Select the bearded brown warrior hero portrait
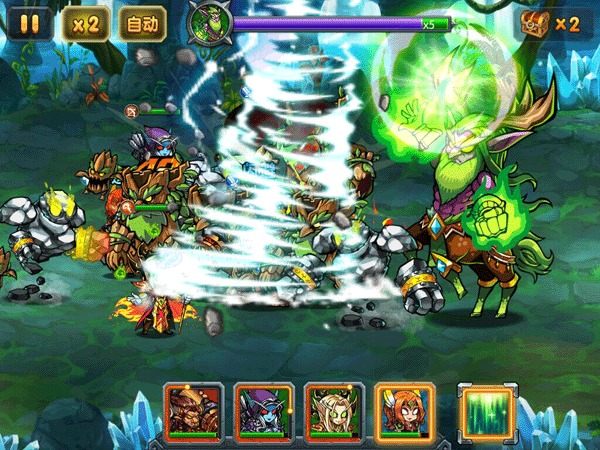 pyautogui.click(x=194, y=410)
